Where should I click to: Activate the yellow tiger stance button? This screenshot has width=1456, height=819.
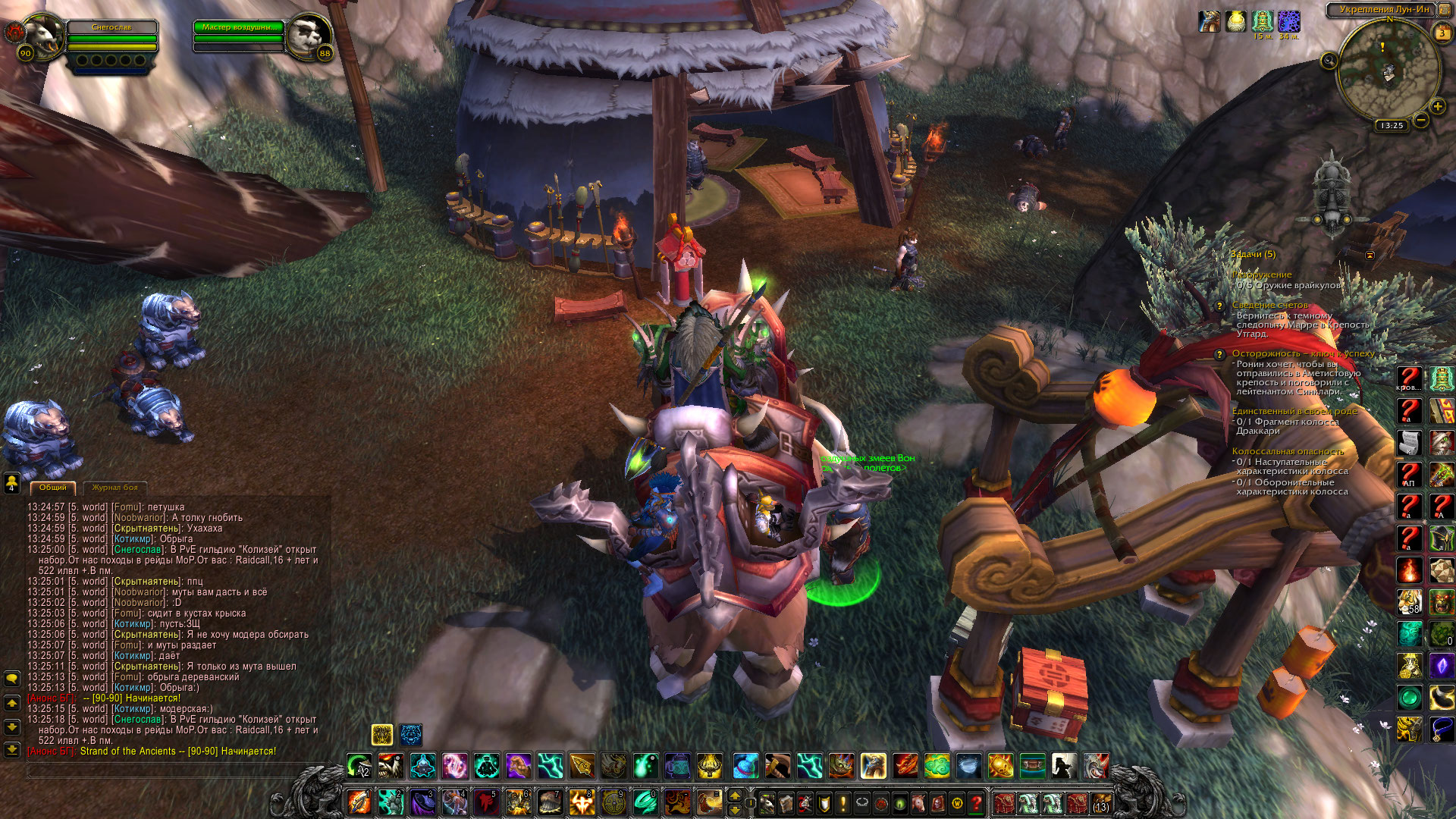[x=382, y=734]
